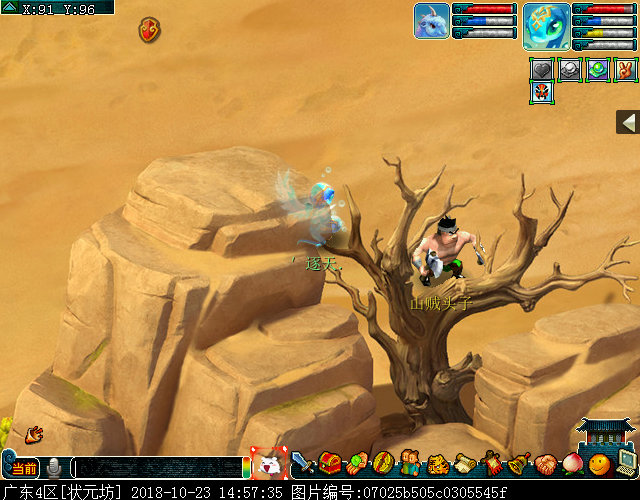Open the player character portrait
This screenshot has width=640, height=500.
(546, 26)
